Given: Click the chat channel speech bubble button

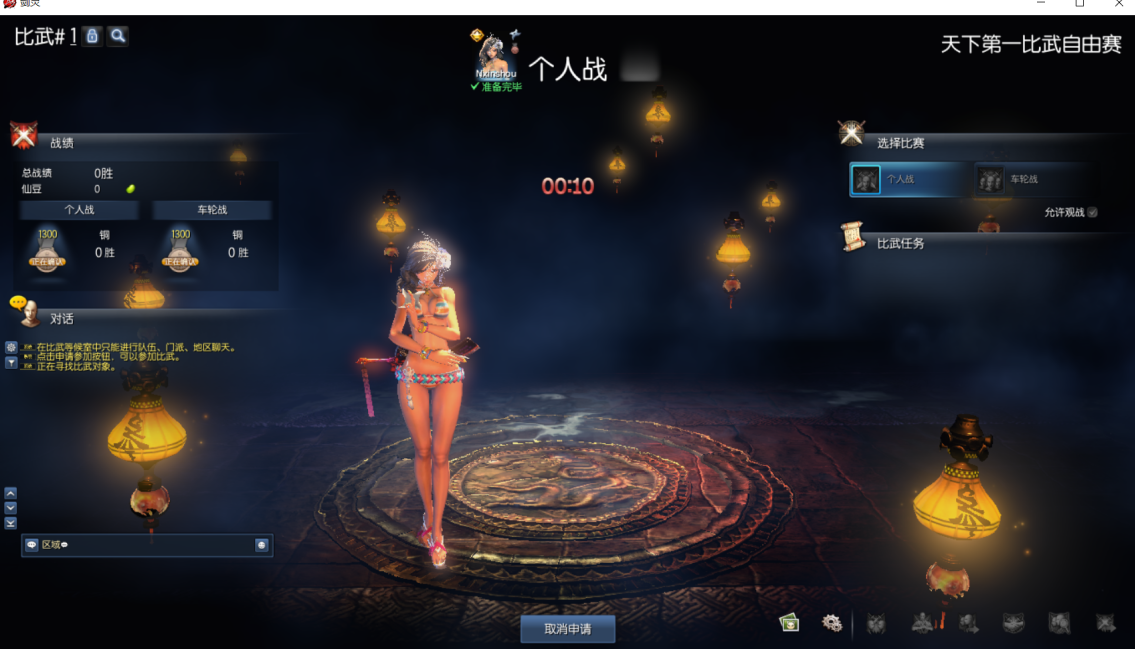Looking at the screenshot, I should point(32,545).
